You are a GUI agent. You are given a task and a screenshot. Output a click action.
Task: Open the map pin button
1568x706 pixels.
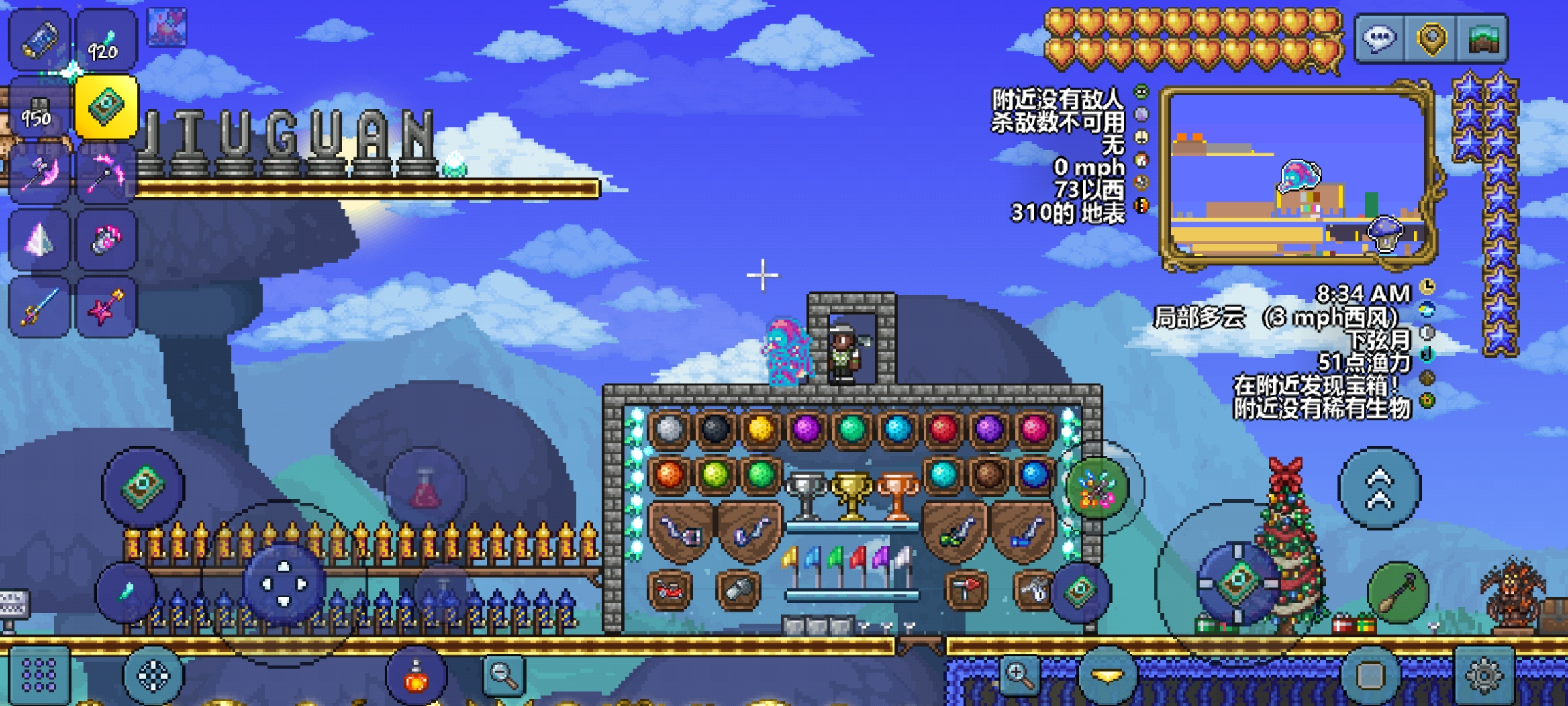pyautogui.click(x=1431, y=39)
